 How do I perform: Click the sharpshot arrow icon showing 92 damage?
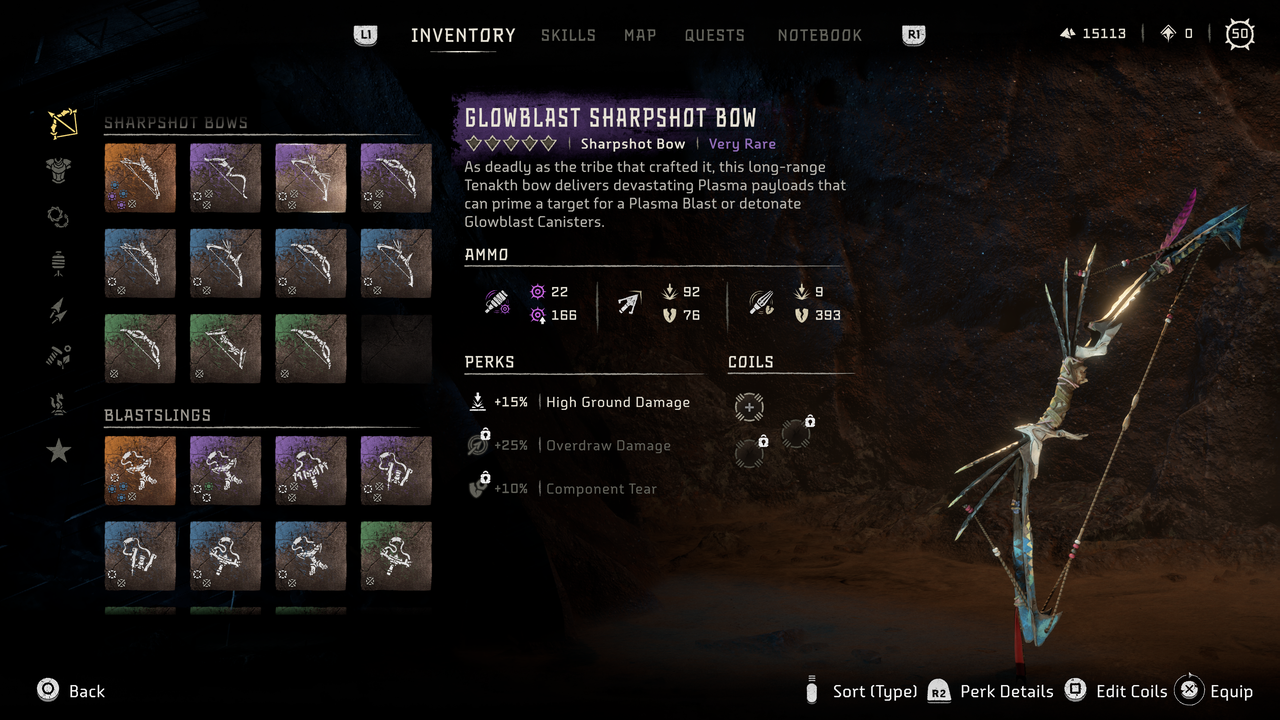click(628, 298)
